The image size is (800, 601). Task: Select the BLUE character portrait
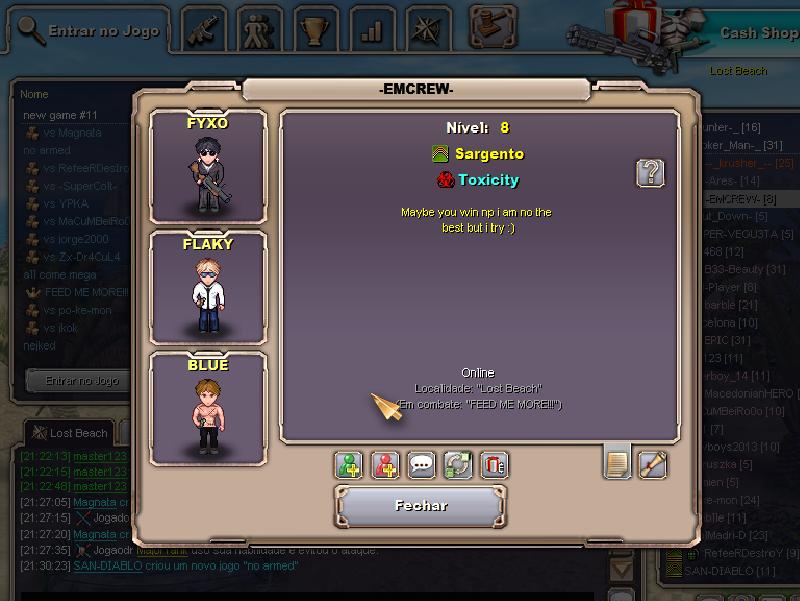coord(208,408)
